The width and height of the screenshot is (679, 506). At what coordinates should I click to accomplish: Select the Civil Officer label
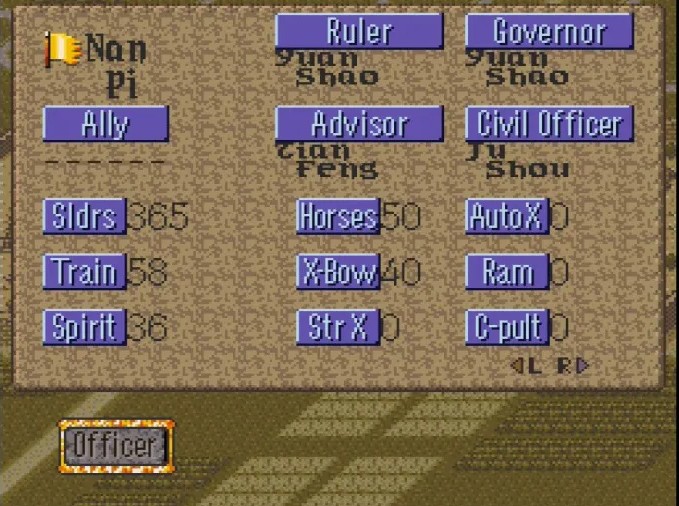point(549,125)
